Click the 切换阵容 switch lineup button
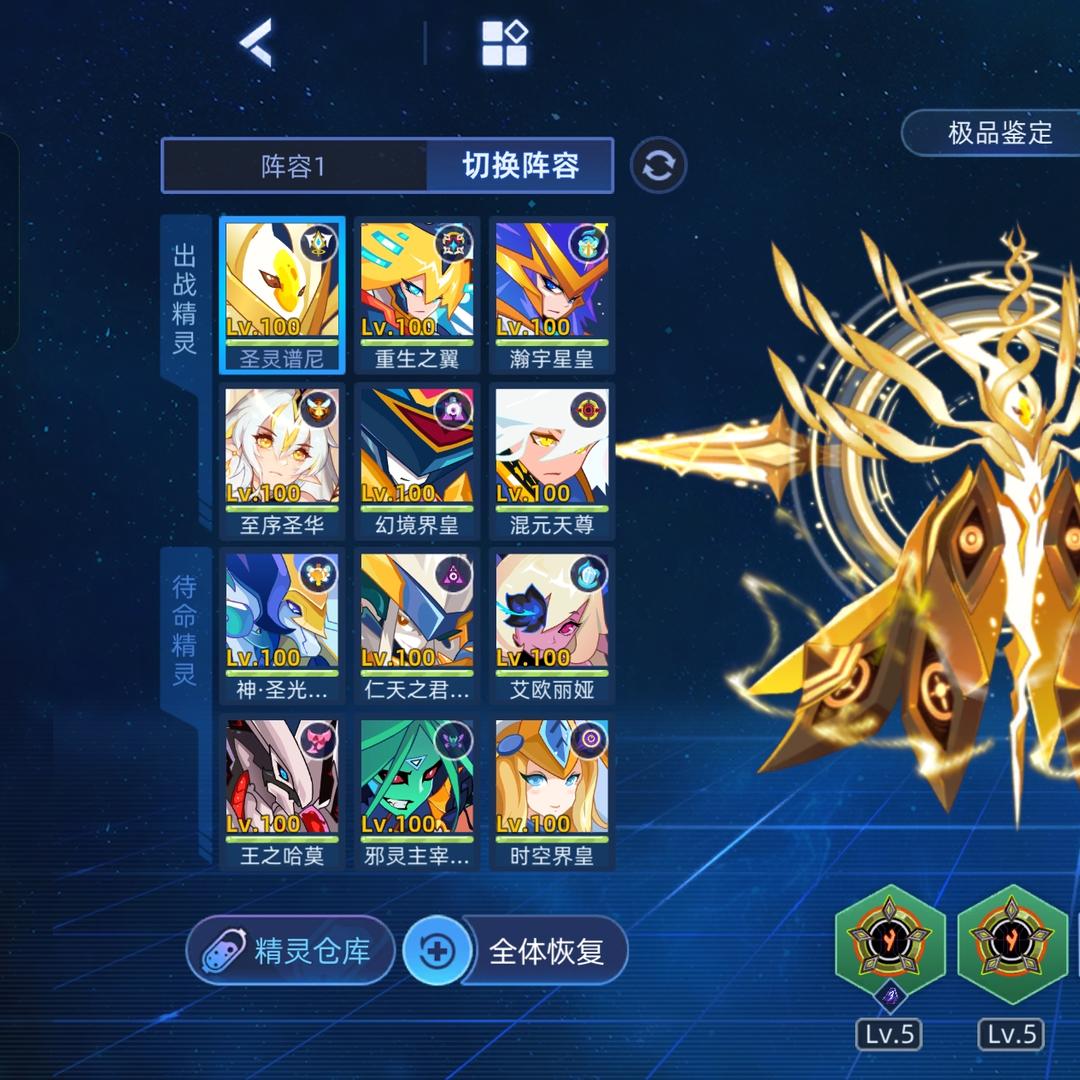This screenshot has height=1080, width=1080. pyautogui.click(x=520, y=166)
